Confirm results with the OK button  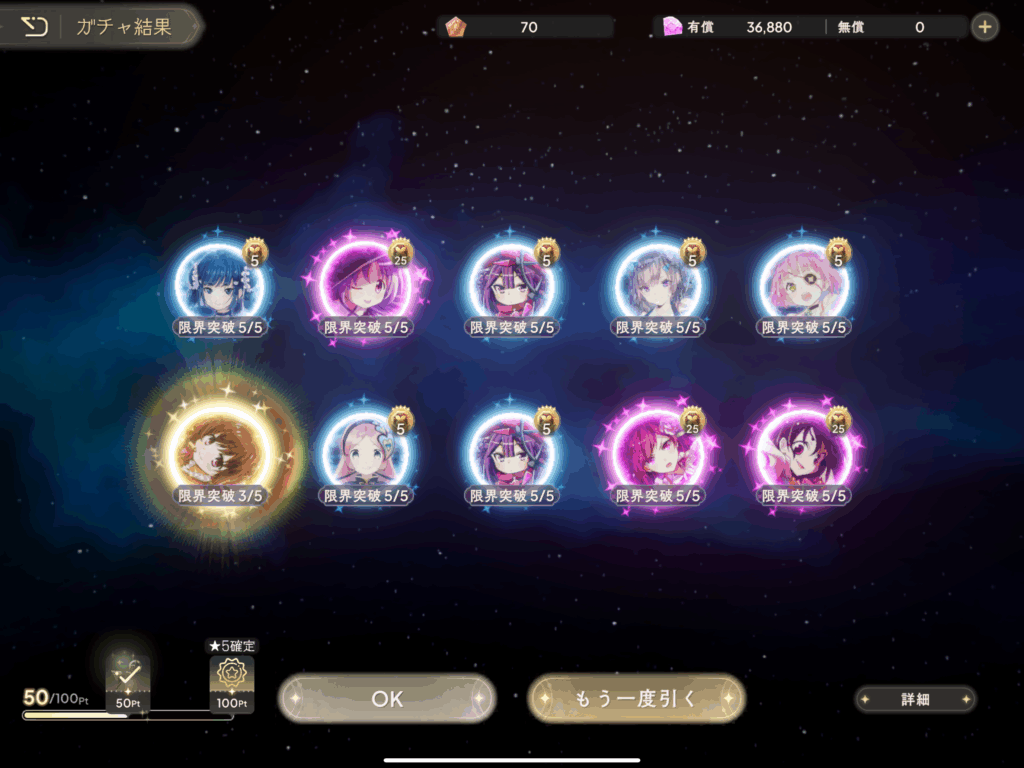[x=387, y=698]
